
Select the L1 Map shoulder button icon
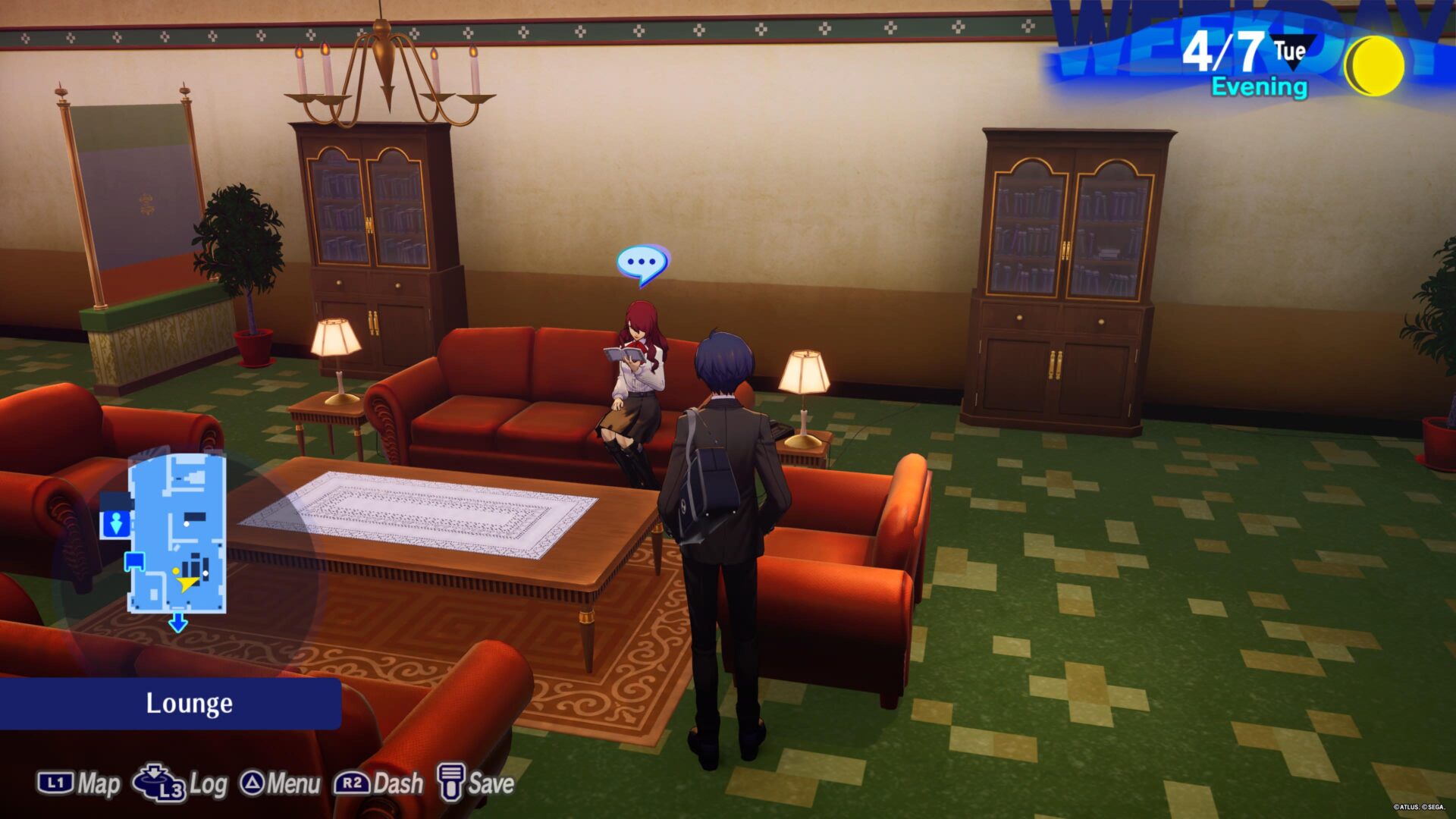56,783
